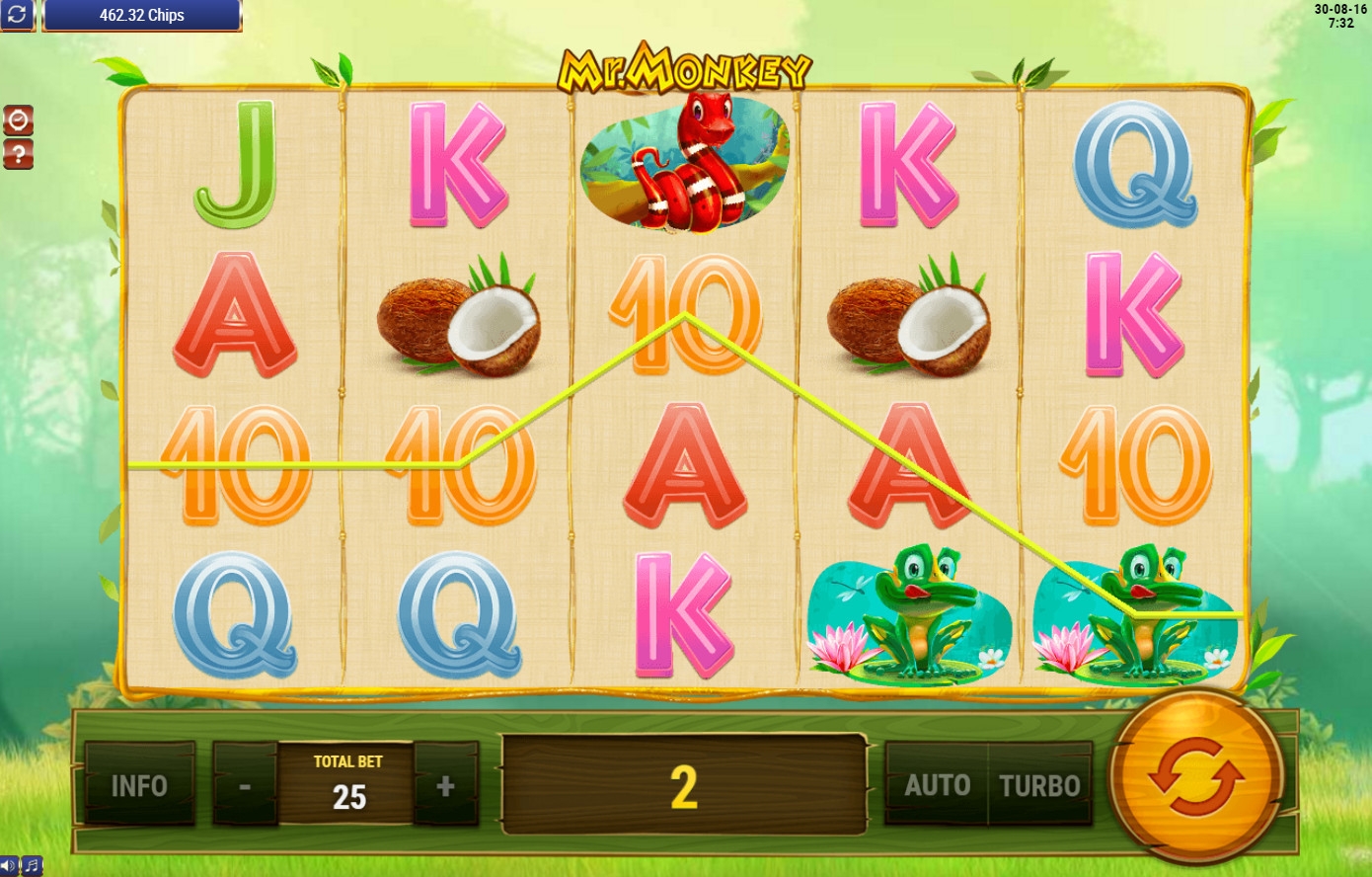
Task: Toggle music with the note icon
Action: (x=32, y=866)
